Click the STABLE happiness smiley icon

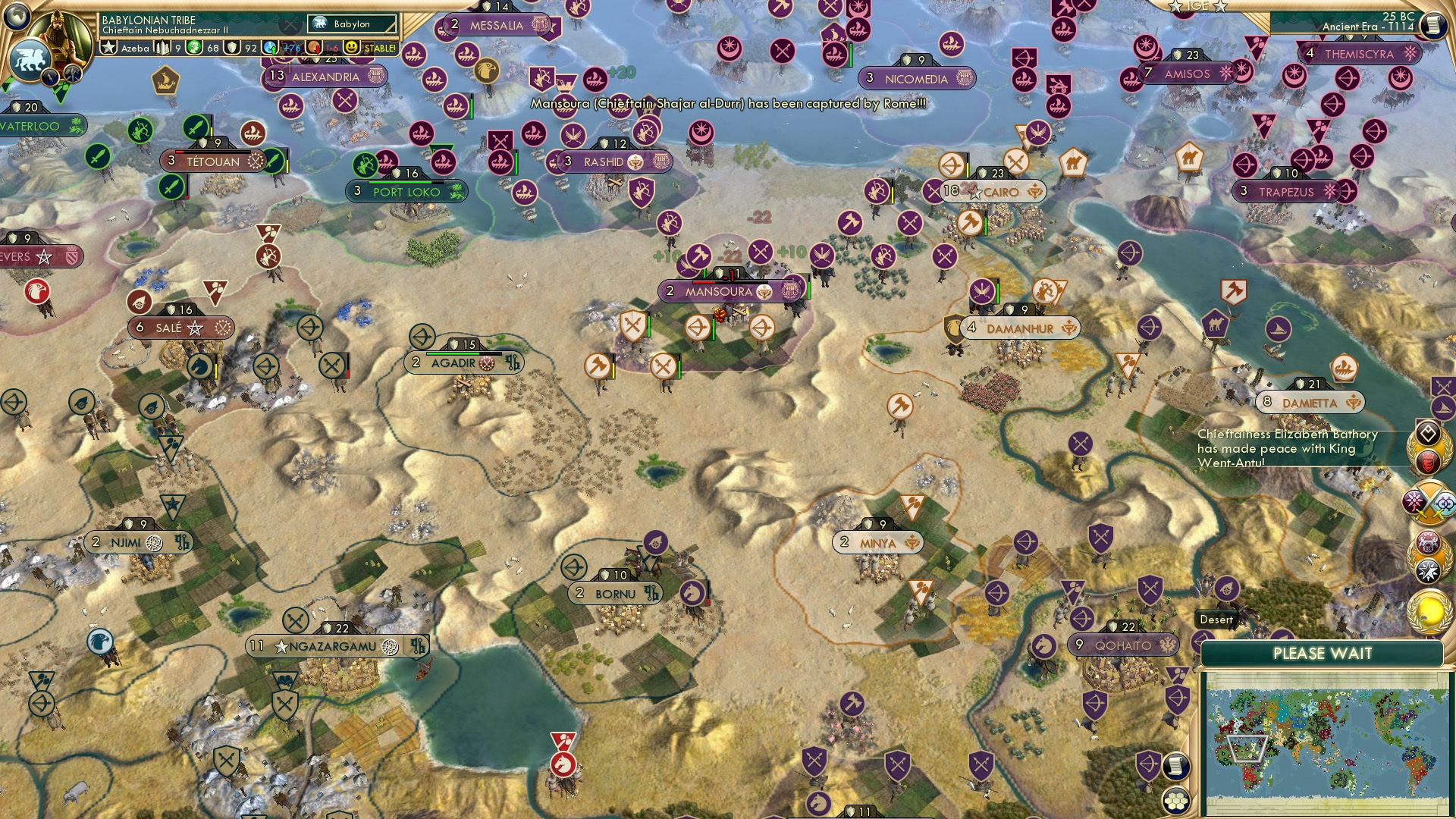[352, 48]
